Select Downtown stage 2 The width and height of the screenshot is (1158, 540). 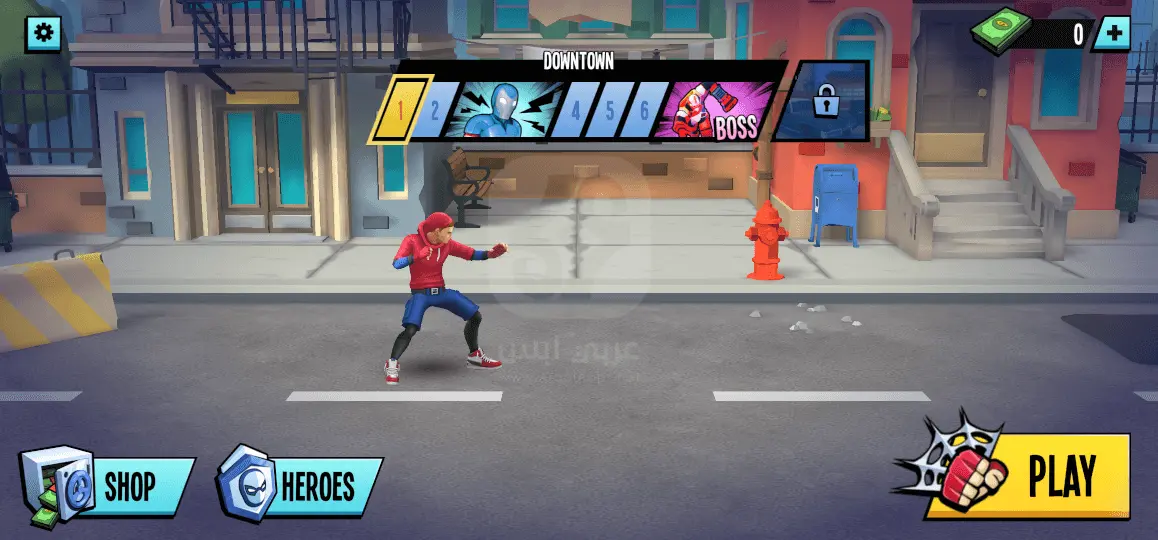435,110
